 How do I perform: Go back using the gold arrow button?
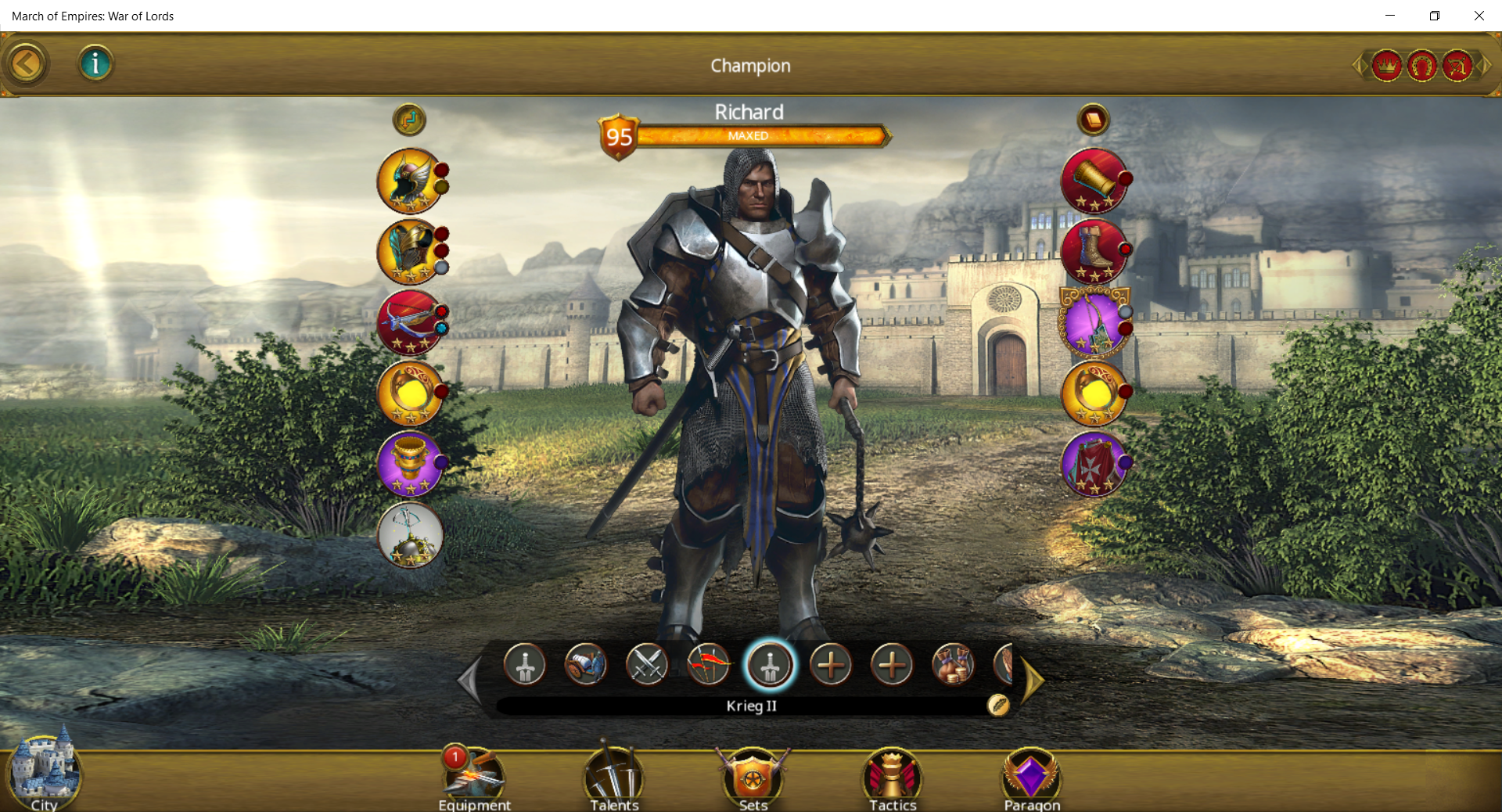coord(27,64)
